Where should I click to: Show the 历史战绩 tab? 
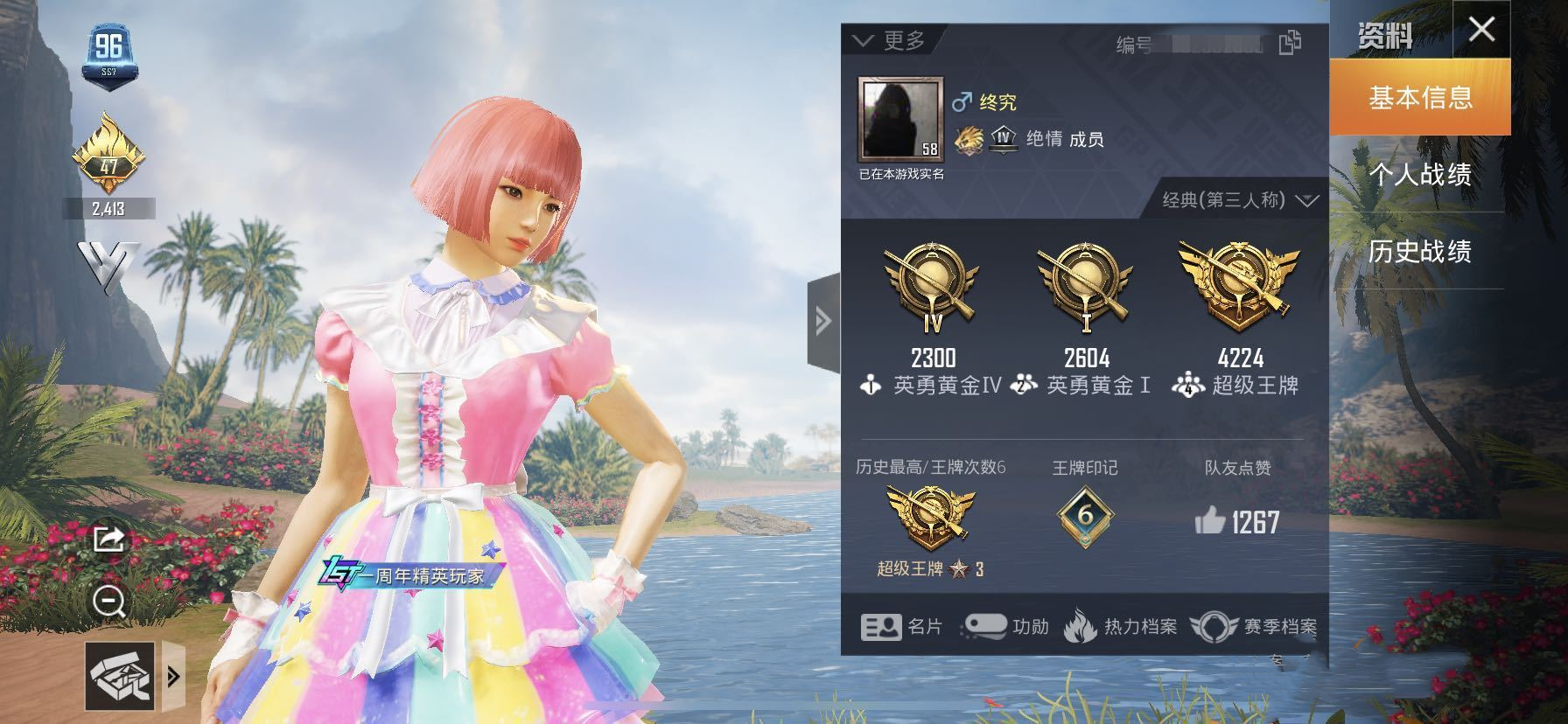(x=1420, y=251)
